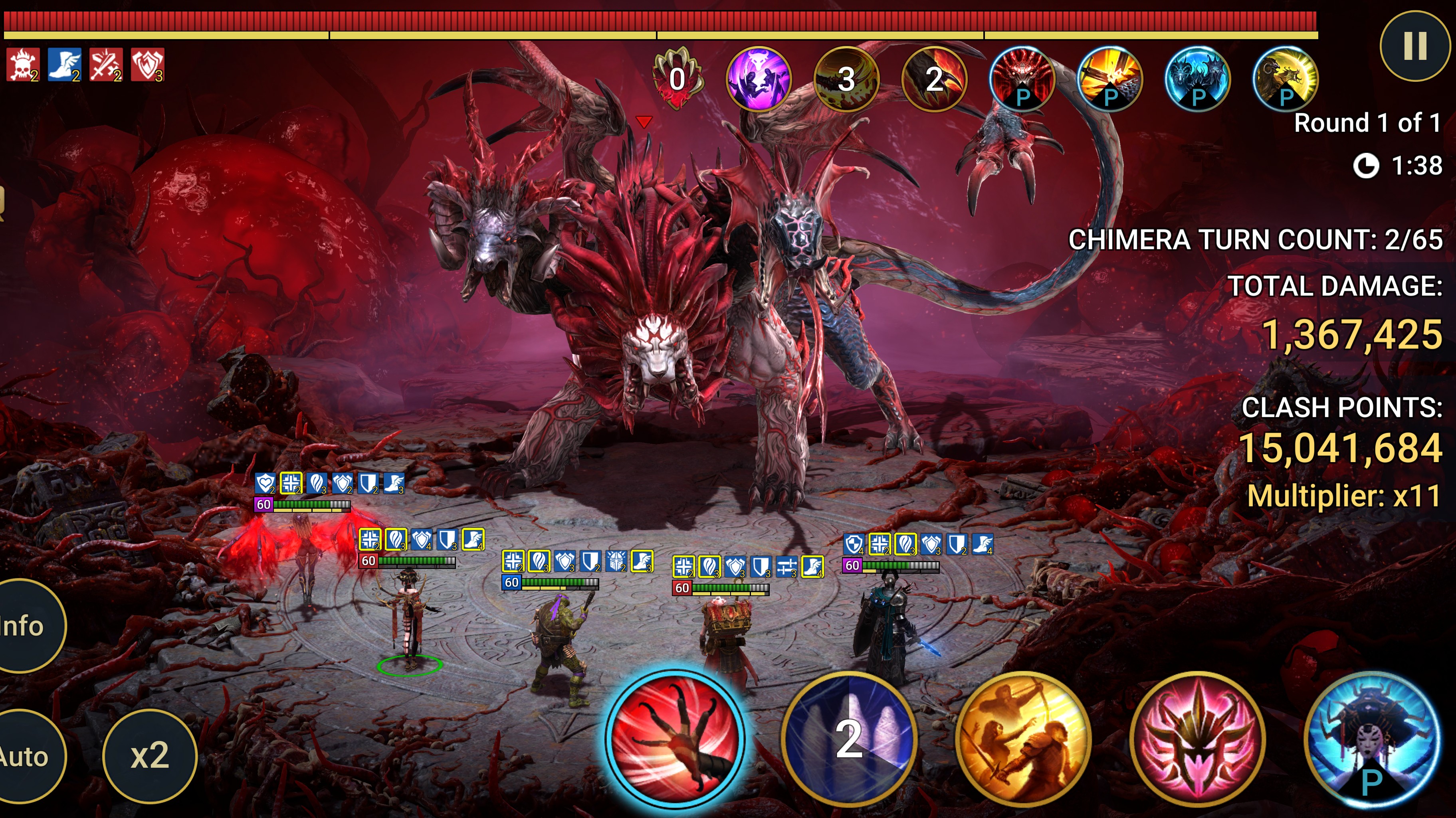
Task: Inspect the boss blue beast passive icon
Action: (1198, 79)
